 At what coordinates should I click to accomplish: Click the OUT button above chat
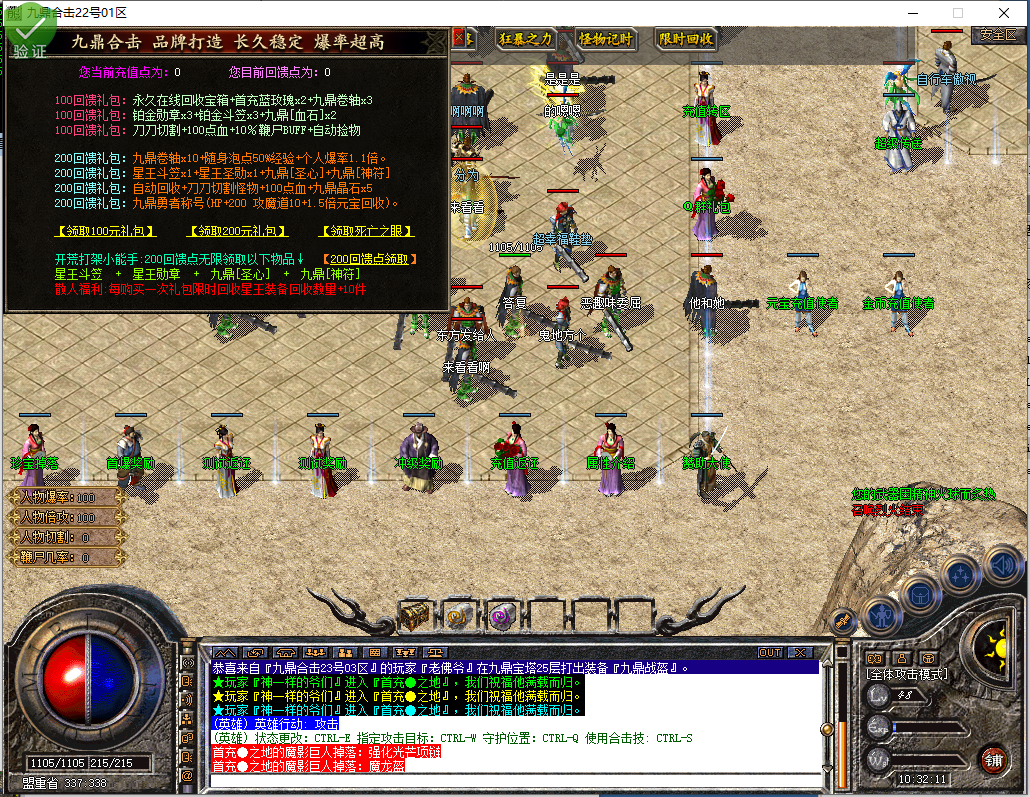[770, 652]
